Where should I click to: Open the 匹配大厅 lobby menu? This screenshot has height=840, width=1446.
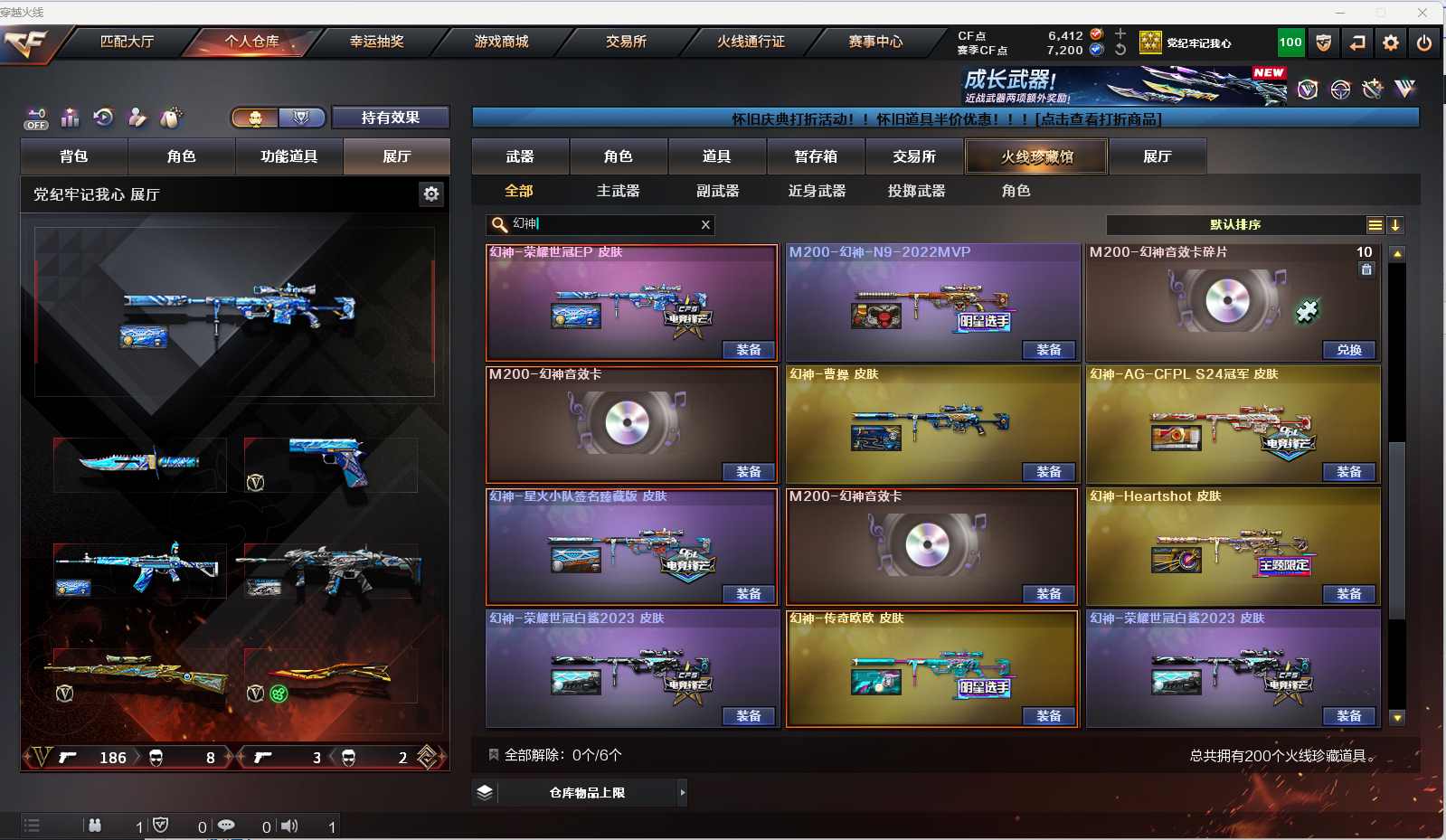[127, 42]
